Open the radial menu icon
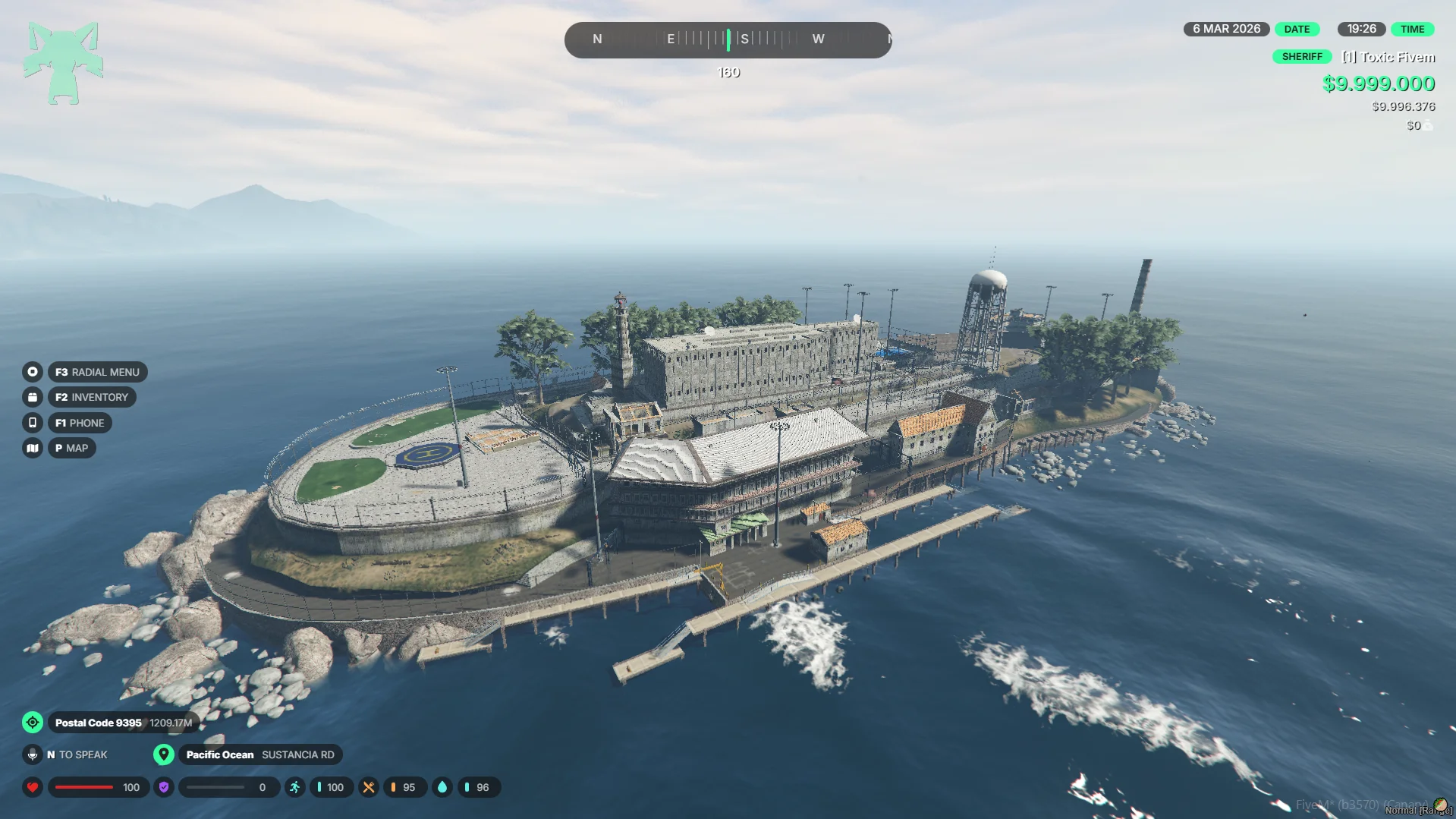 tap(32, 372)
